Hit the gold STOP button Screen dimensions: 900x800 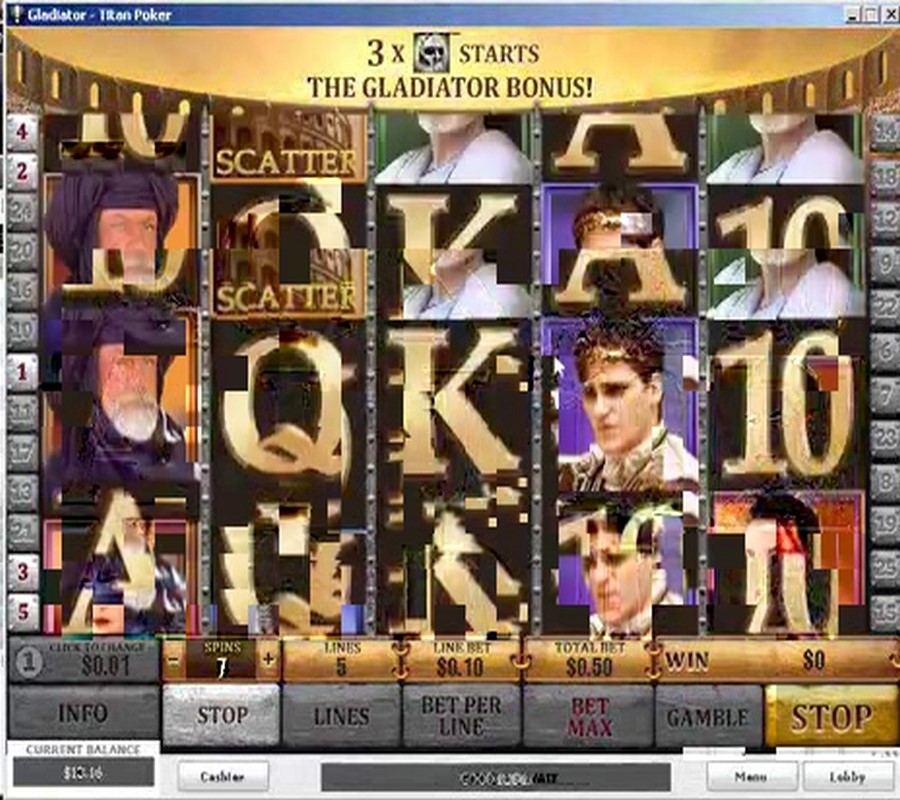[x=831, y=715]
